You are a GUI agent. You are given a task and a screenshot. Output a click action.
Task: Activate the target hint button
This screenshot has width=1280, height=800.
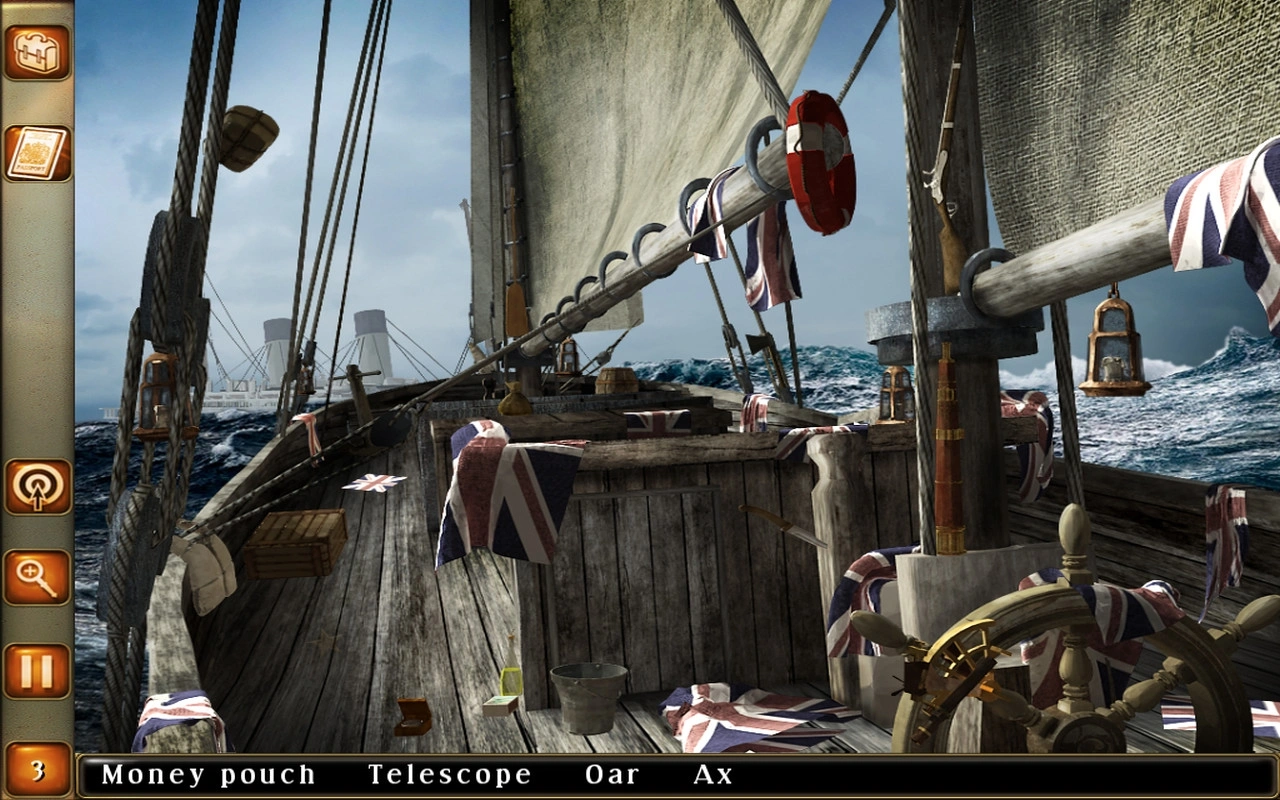[37, 487]
